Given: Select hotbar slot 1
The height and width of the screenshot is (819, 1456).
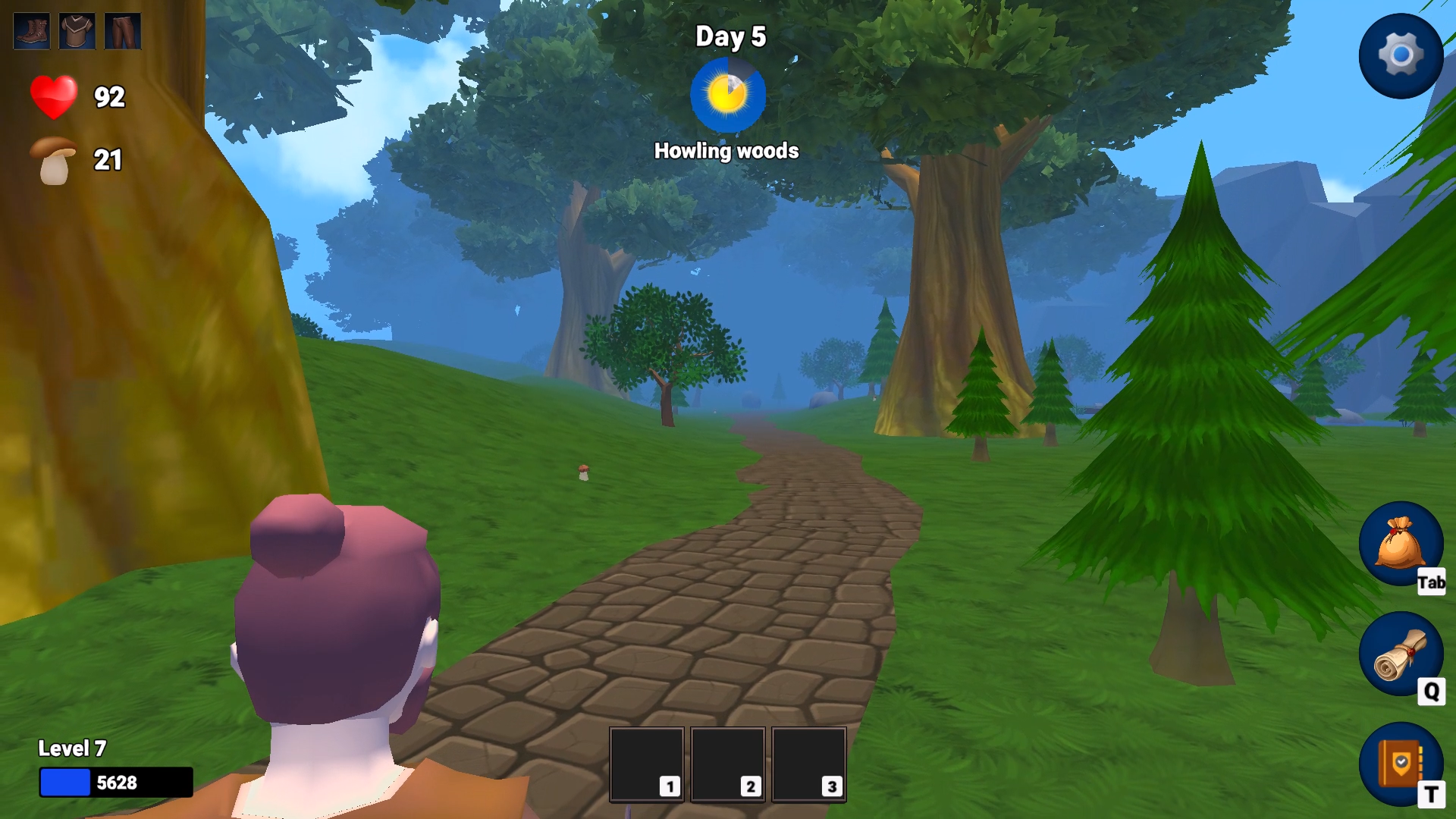Looking at the screenshot, I should (646, 764).
